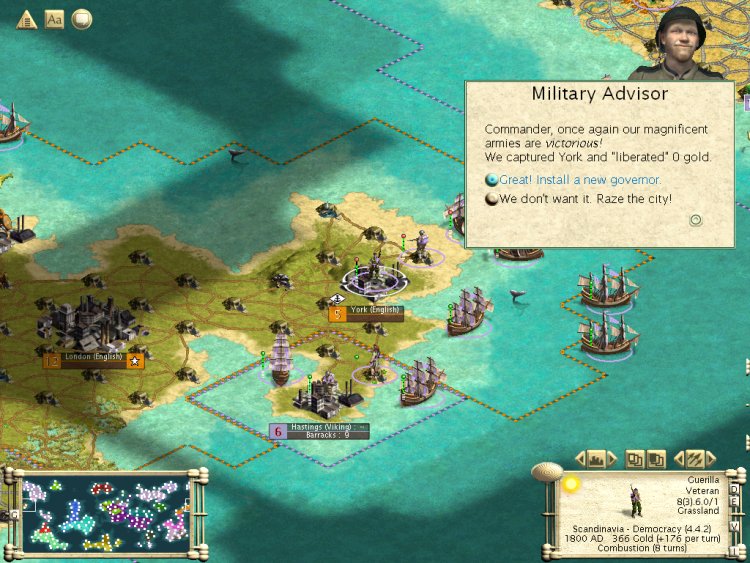
Task: Click the V button on info box
Action: pos(734,526)
